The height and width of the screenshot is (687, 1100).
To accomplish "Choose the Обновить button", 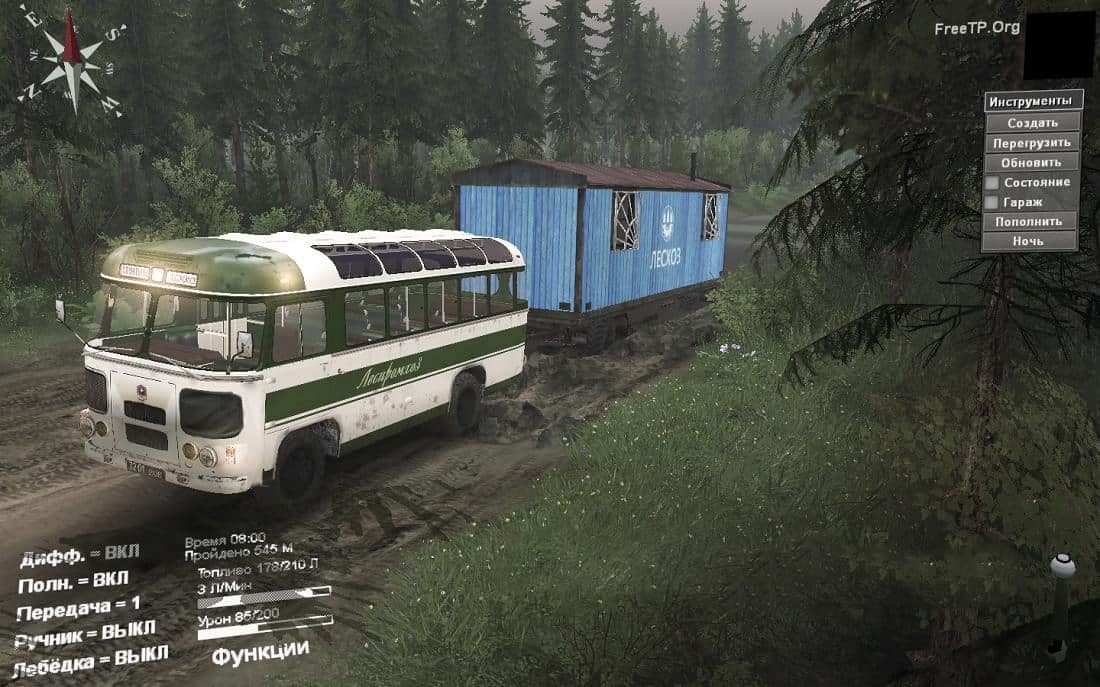I will click(x=1032, y=162).
